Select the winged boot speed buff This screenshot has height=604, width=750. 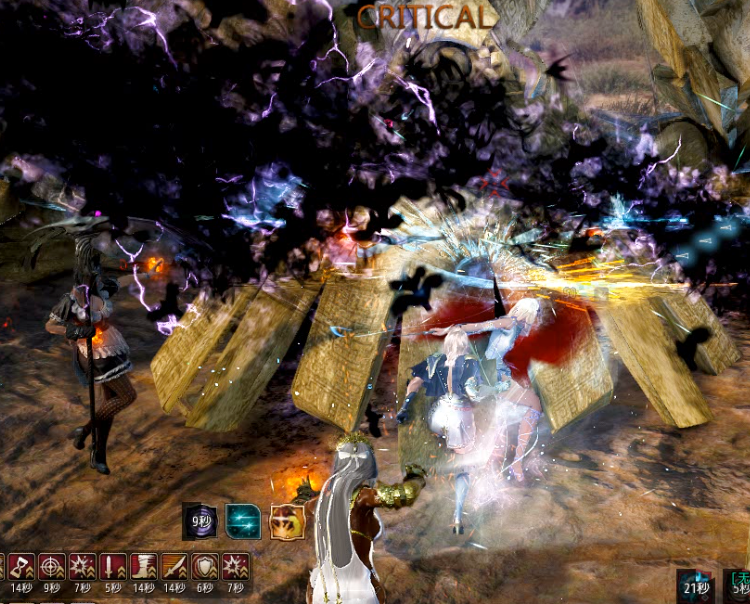click(x=144, y=569)
